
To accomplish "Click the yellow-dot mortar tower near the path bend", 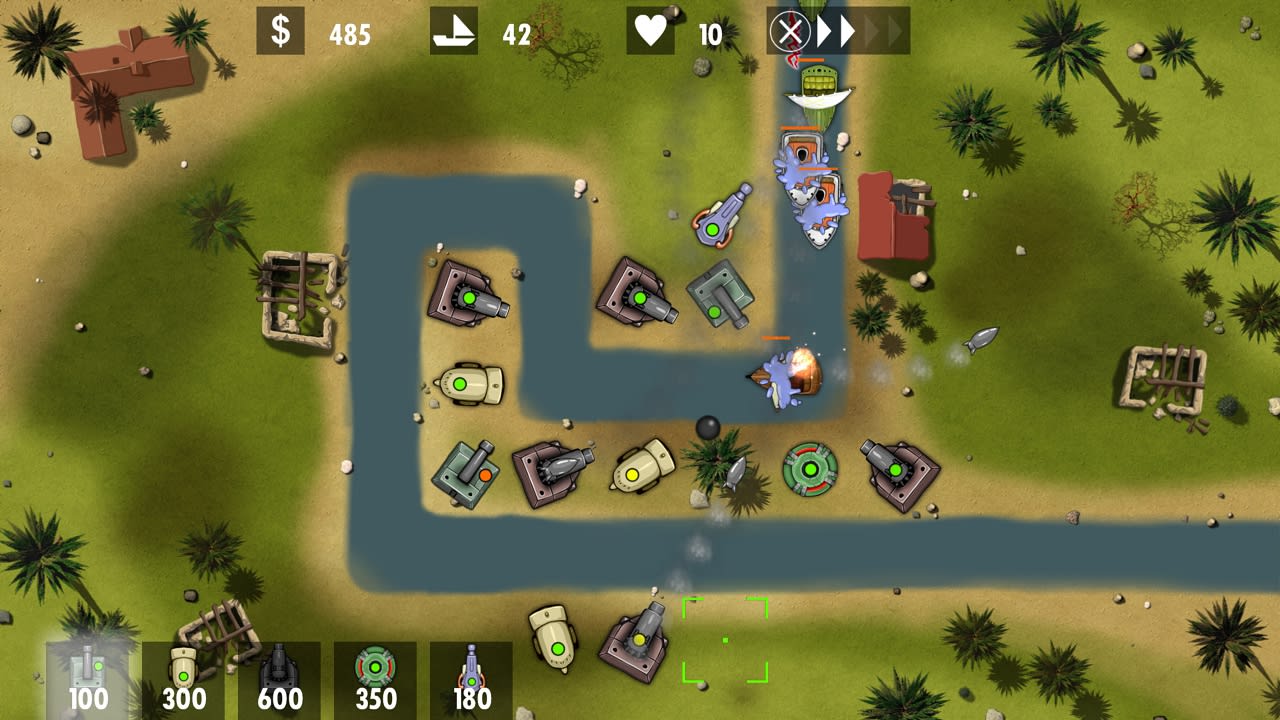I will [635, 475].
